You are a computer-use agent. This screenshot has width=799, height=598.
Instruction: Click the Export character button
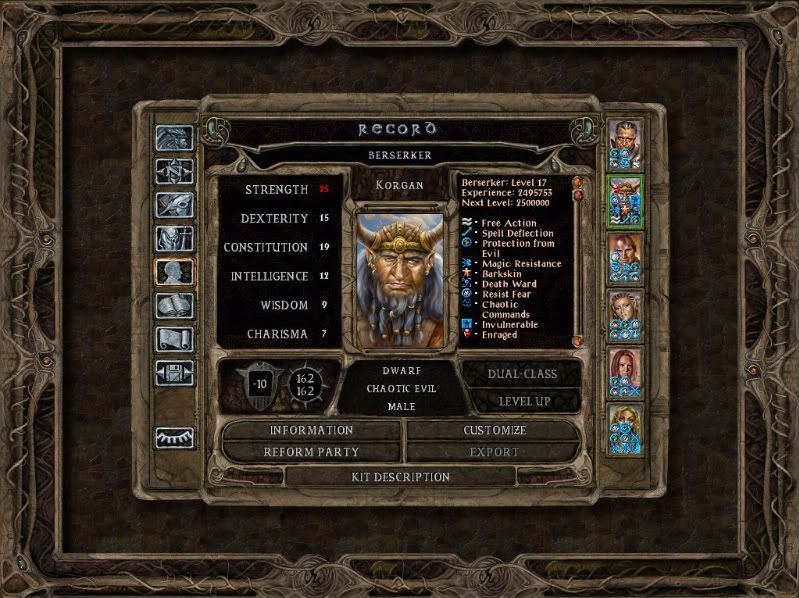(x=494, y=452)
